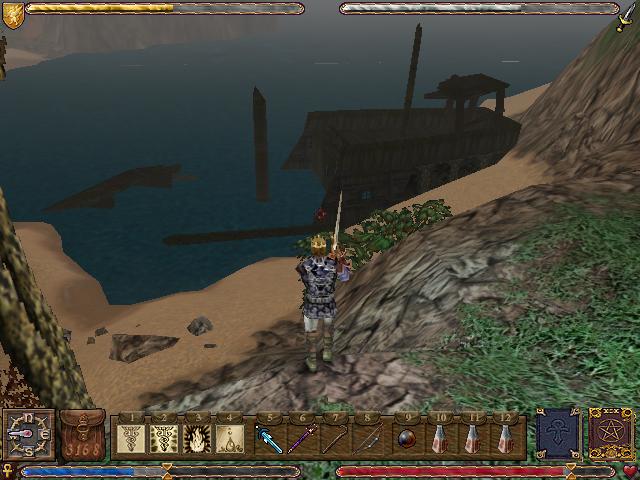Use the dark red orb in slot 9

point(407,437)
